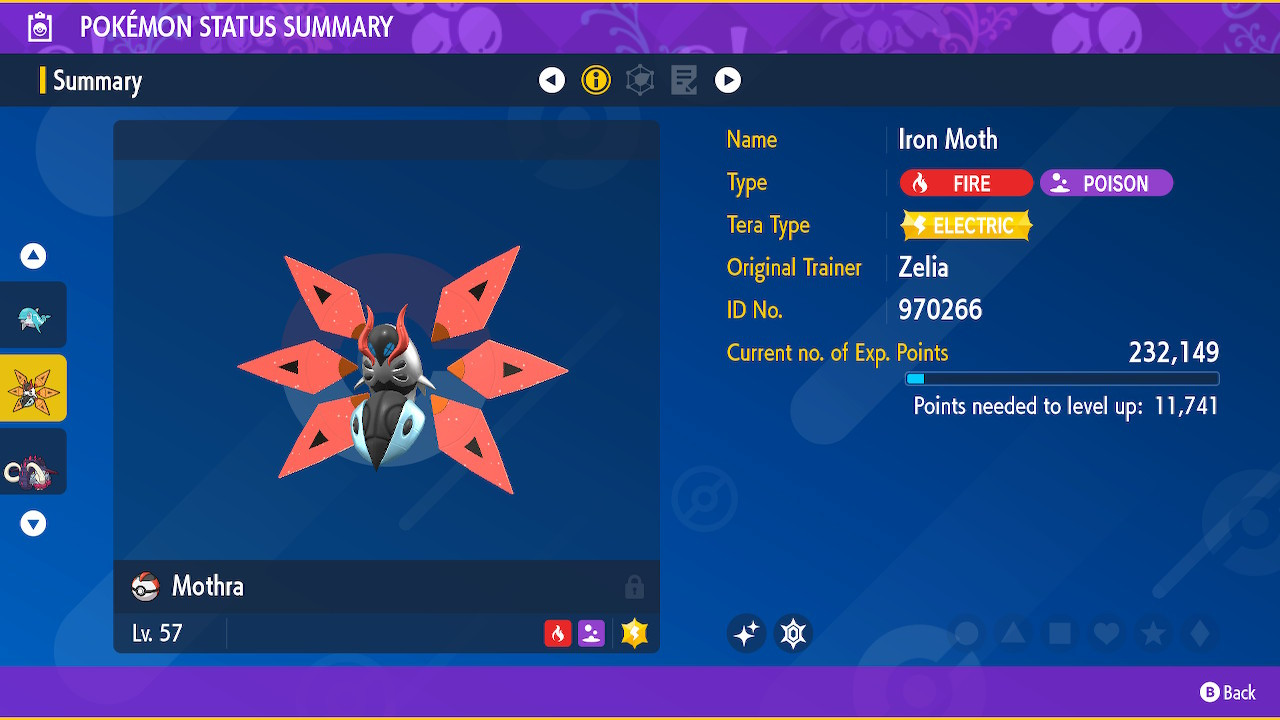This screenshot has height=720, width=1280.
Task: Click the Iron Moth party sidebar icon
Action: 33,387
